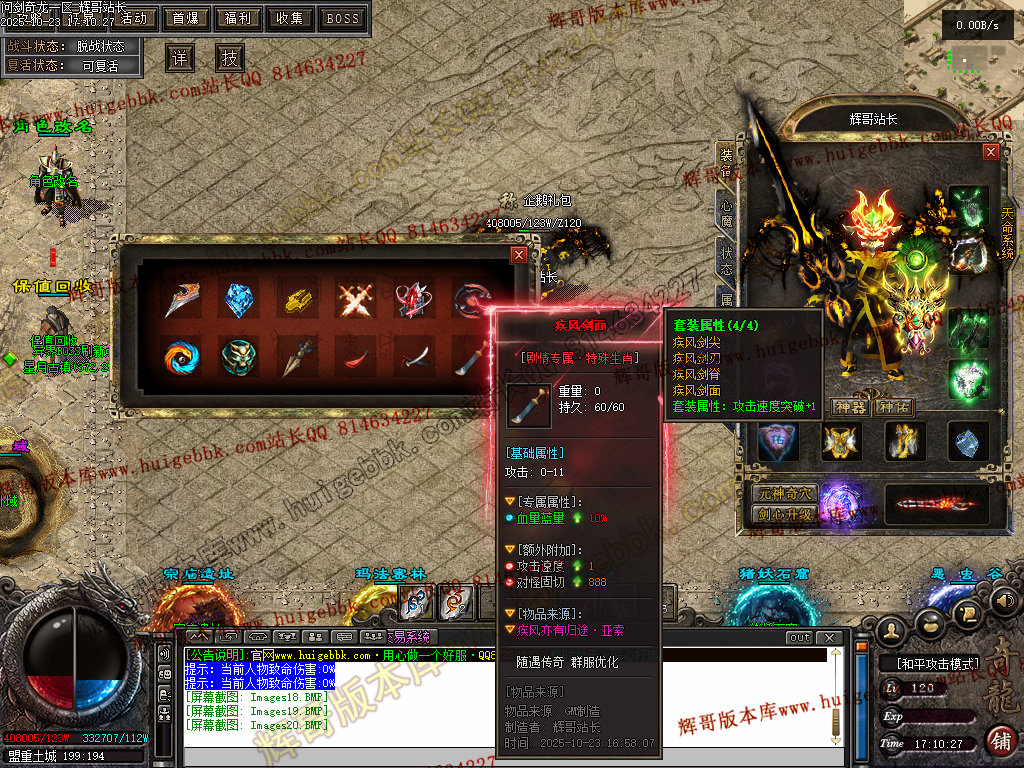Click the 神佑 blessing button
Image resolution: width=1024 pixels, height=768 pixels.
894,407
